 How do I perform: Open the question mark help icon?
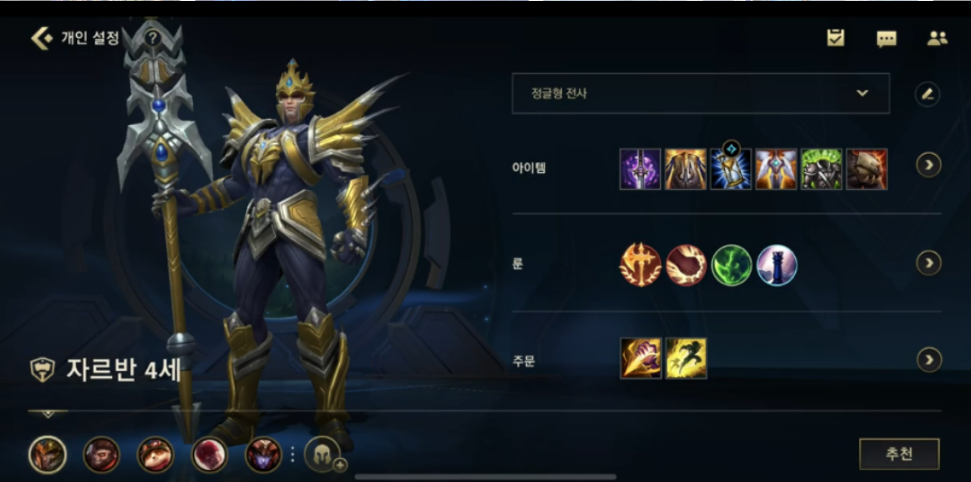click(x=152, y=38)
